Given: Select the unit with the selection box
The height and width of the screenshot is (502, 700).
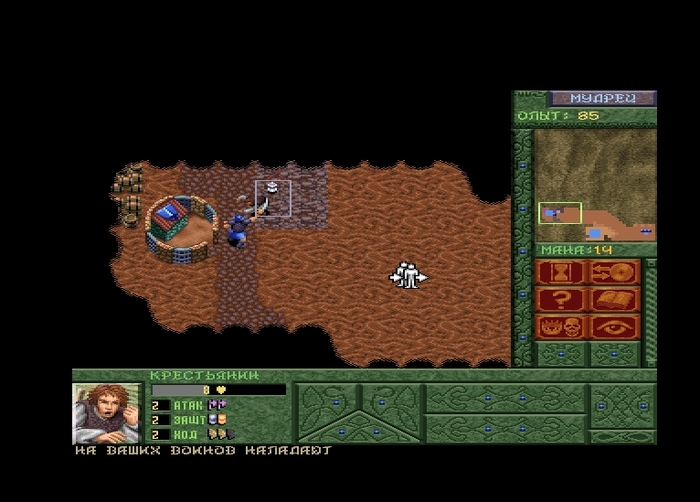Looking at the screenshot, I should tap(272, 197).
